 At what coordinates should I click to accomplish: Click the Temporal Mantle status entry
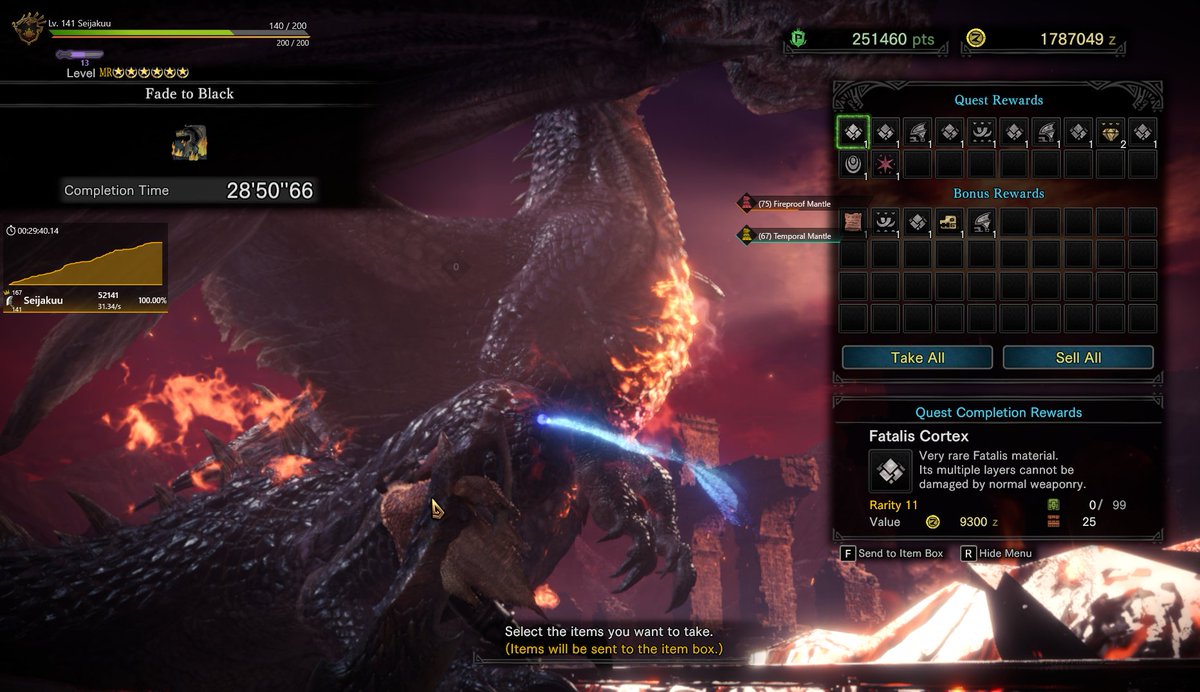(786, 236)
